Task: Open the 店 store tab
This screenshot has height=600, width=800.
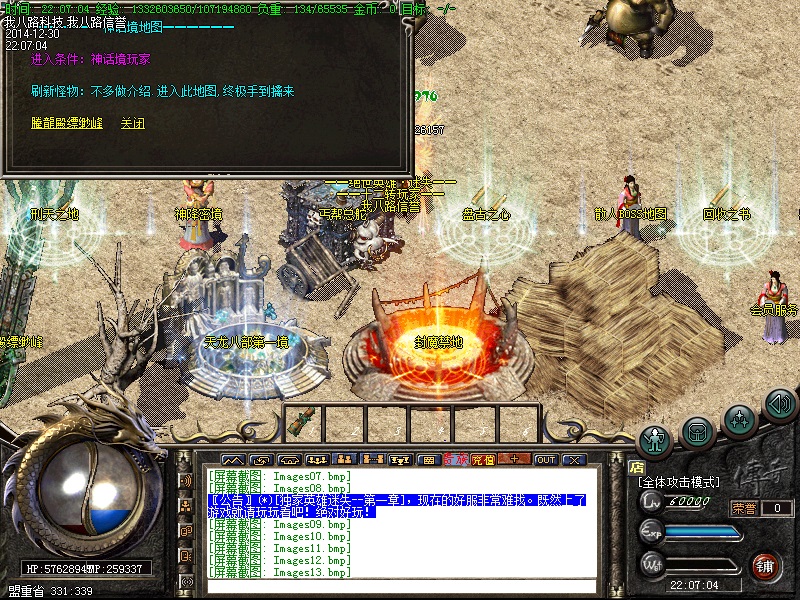Action: click(x=636, y=465)
